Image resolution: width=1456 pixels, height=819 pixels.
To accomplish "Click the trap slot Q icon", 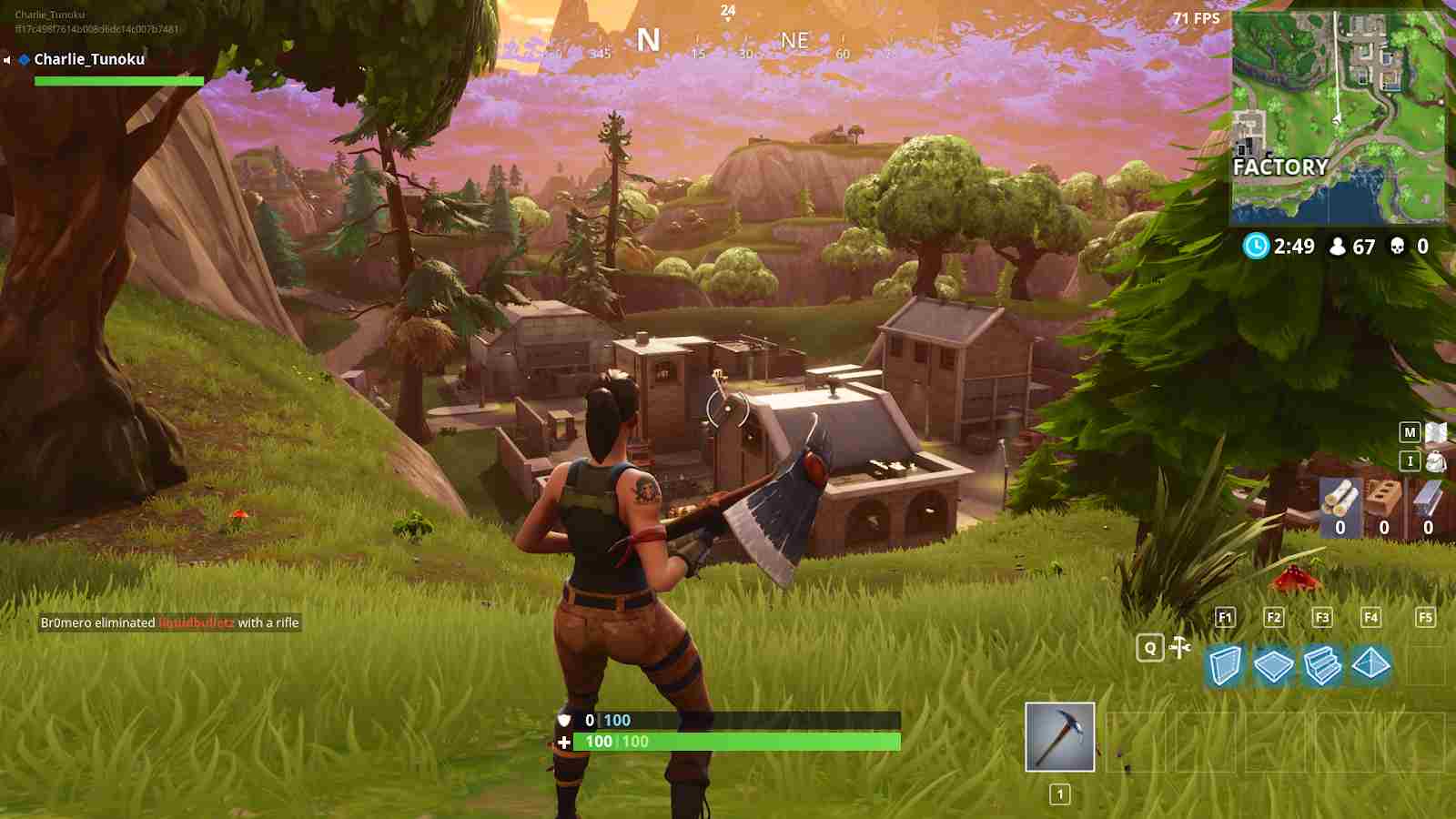I will 1150,649.
